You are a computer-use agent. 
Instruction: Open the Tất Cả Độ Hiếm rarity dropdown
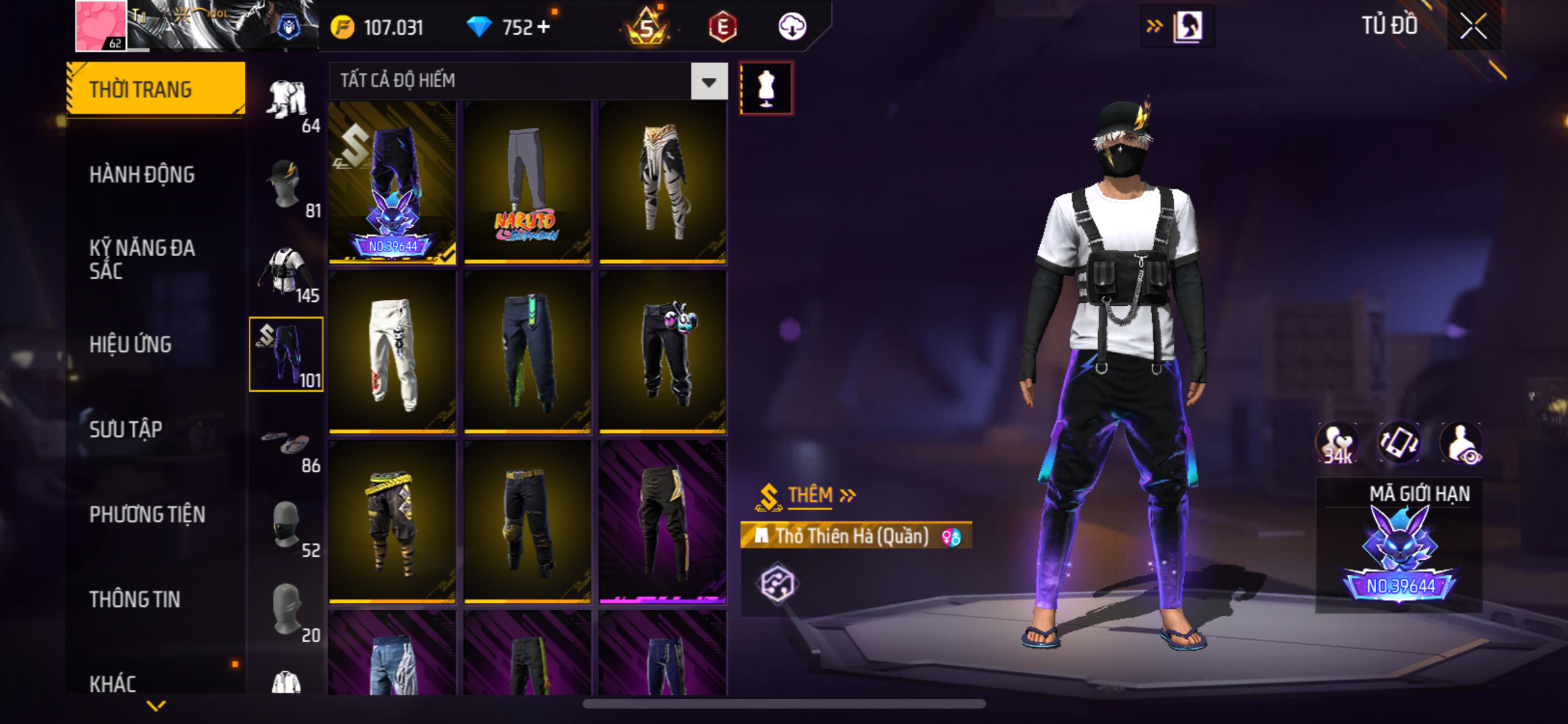[709, 82]
